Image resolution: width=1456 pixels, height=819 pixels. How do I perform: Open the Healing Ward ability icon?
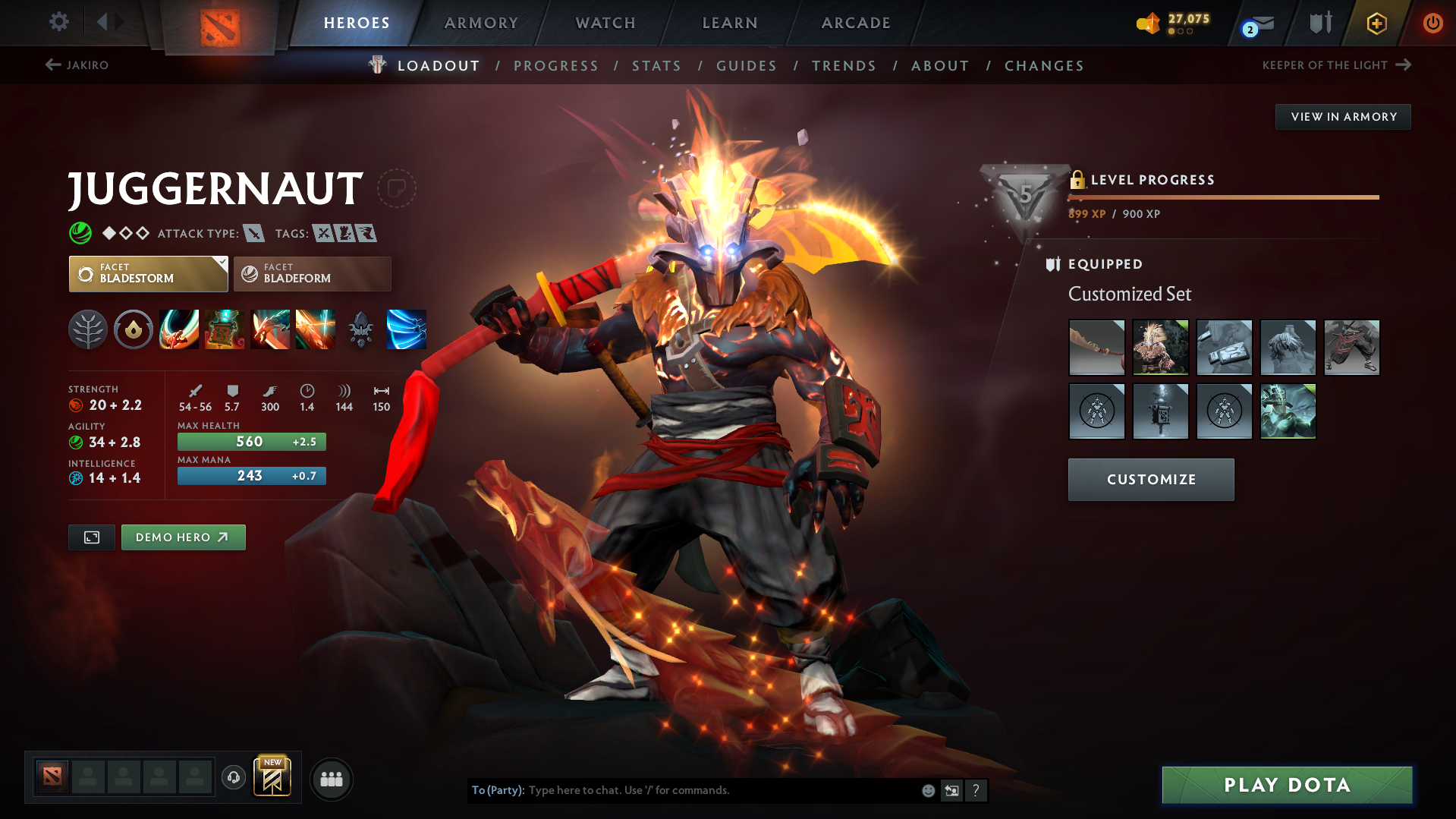(224, 329)
